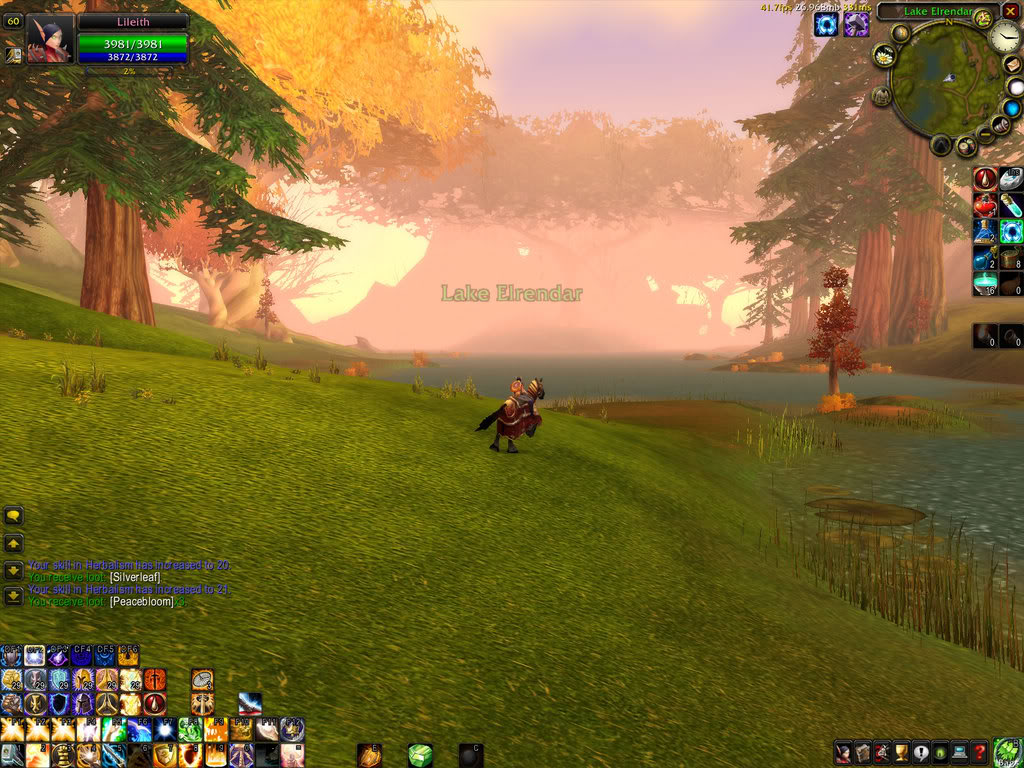Open the red question mark help button

point(980,753)
